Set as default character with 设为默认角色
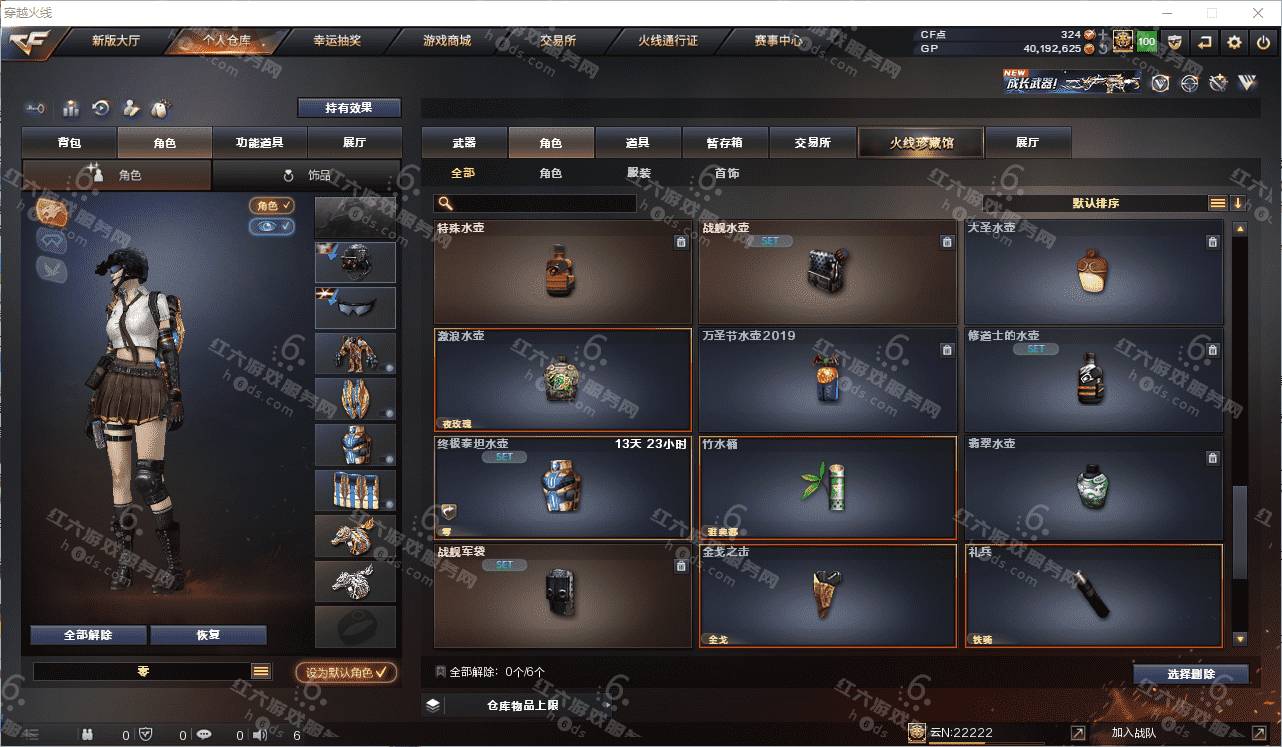This screenshot has height=747, width=1282. [x=346, y=673]
